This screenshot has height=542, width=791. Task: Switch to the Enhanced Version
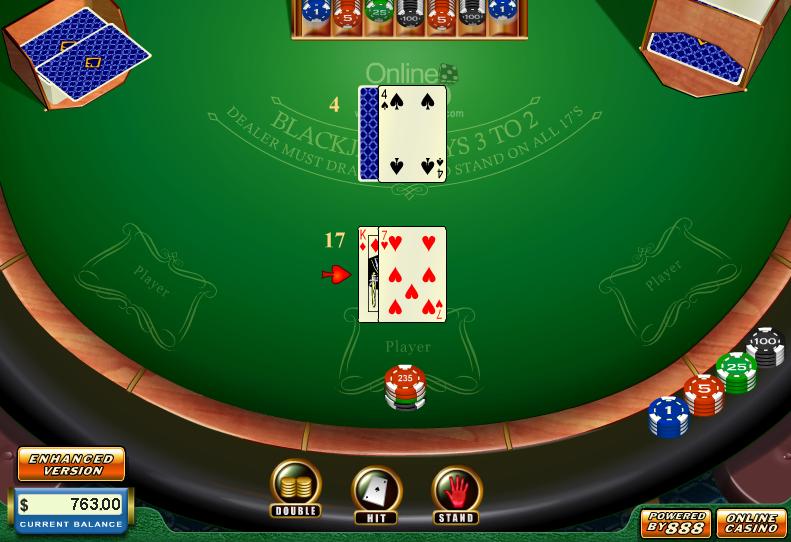[71, 464]
